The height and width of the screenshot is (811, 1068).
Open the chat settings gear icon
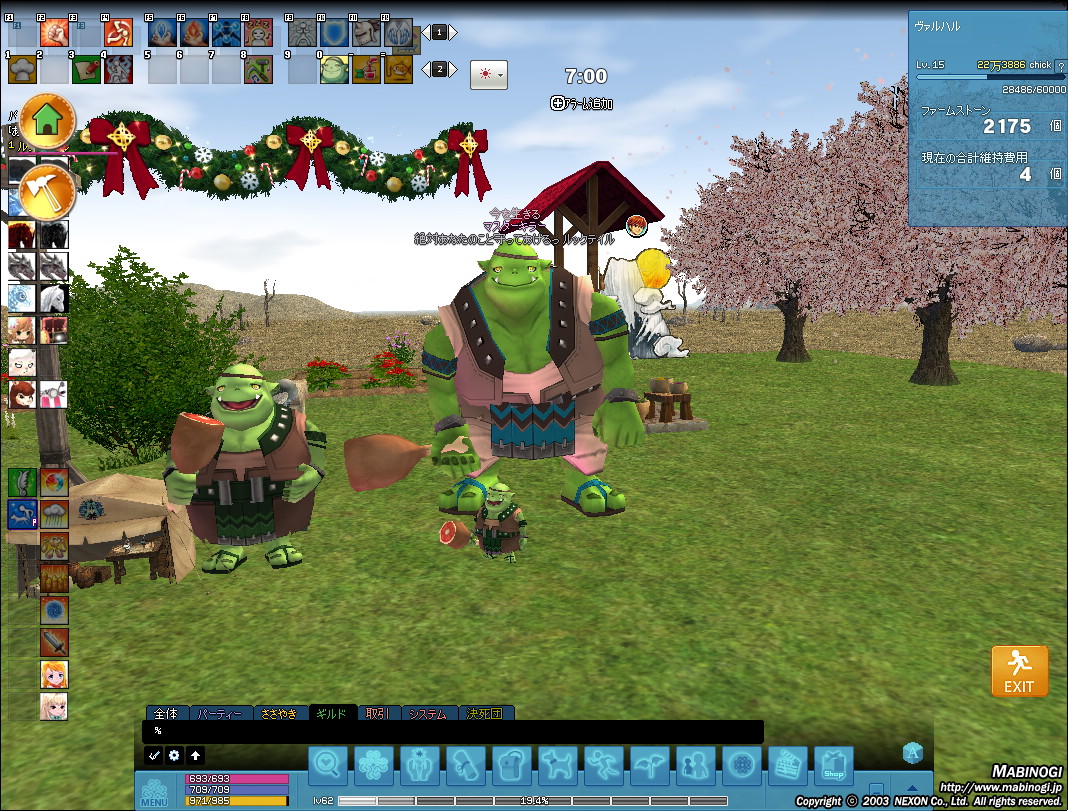point(175,756)
